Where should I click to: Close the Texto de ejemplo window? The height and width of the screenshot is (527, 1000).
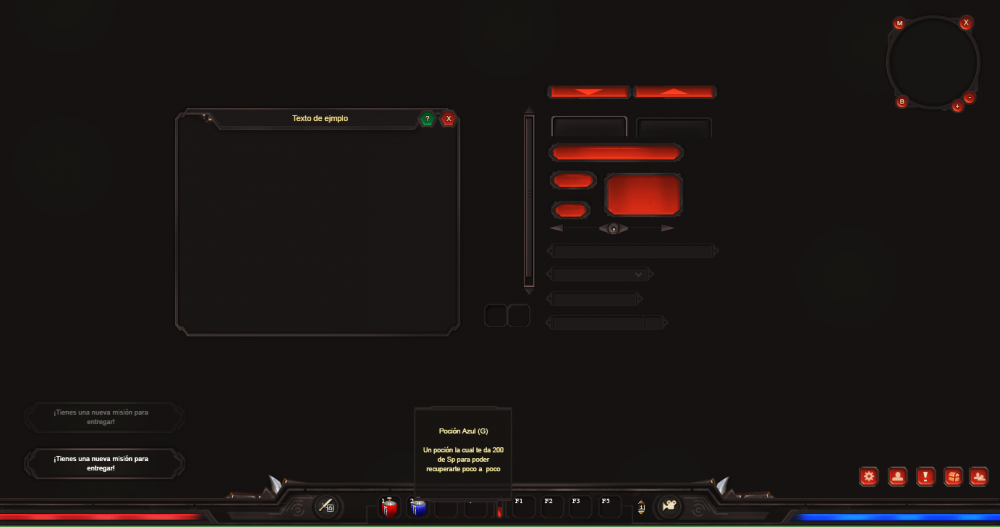449,119
